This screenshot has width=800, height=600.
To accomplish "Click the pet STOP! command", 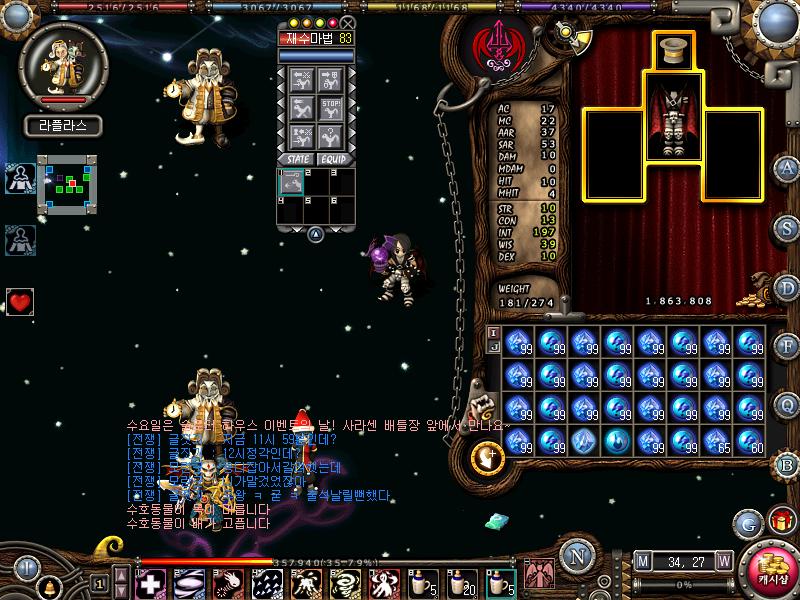I will pos(333,107).
